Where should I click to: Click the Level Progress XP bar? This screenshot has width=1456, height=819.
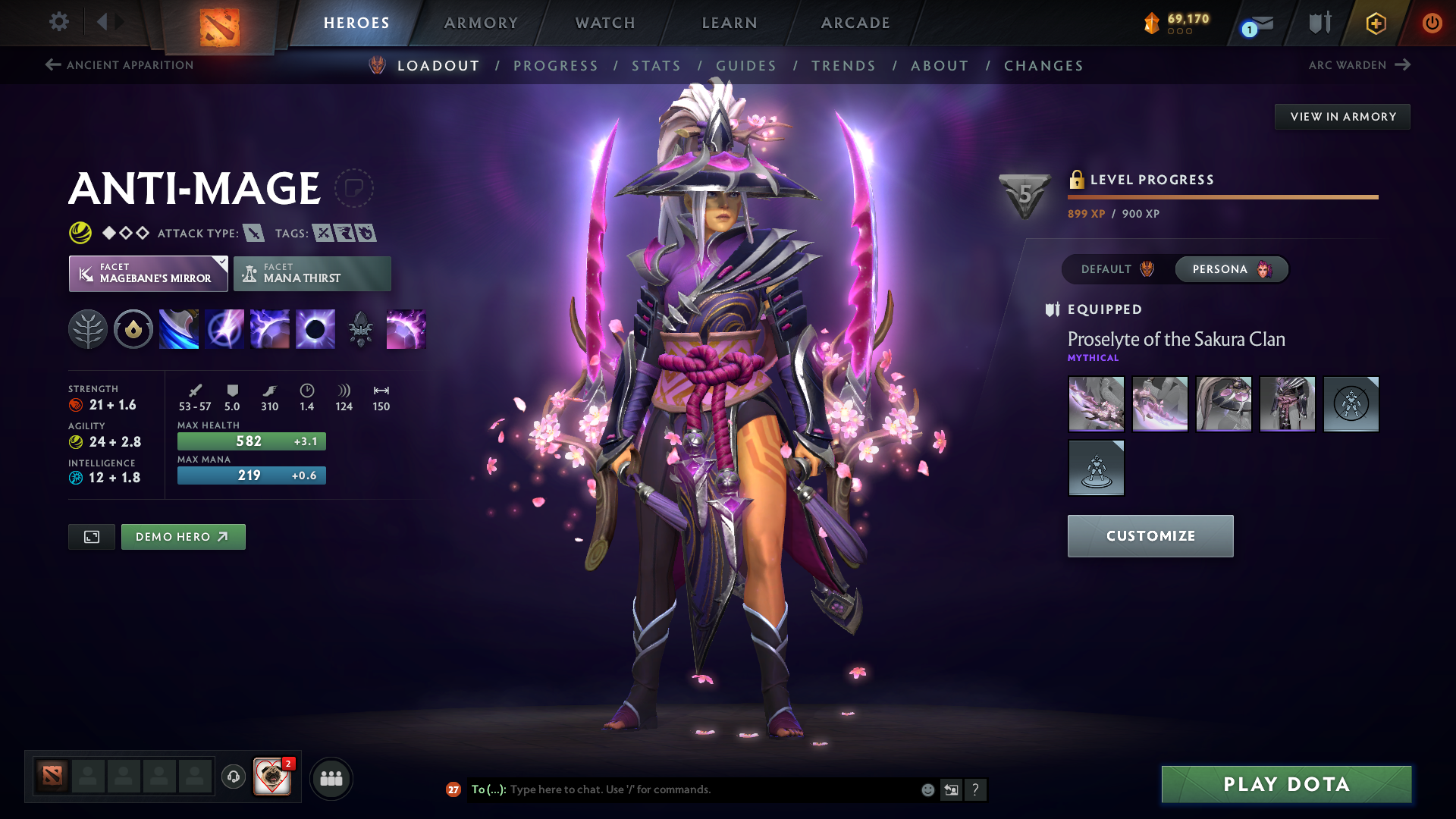(x=1222, y=196)
